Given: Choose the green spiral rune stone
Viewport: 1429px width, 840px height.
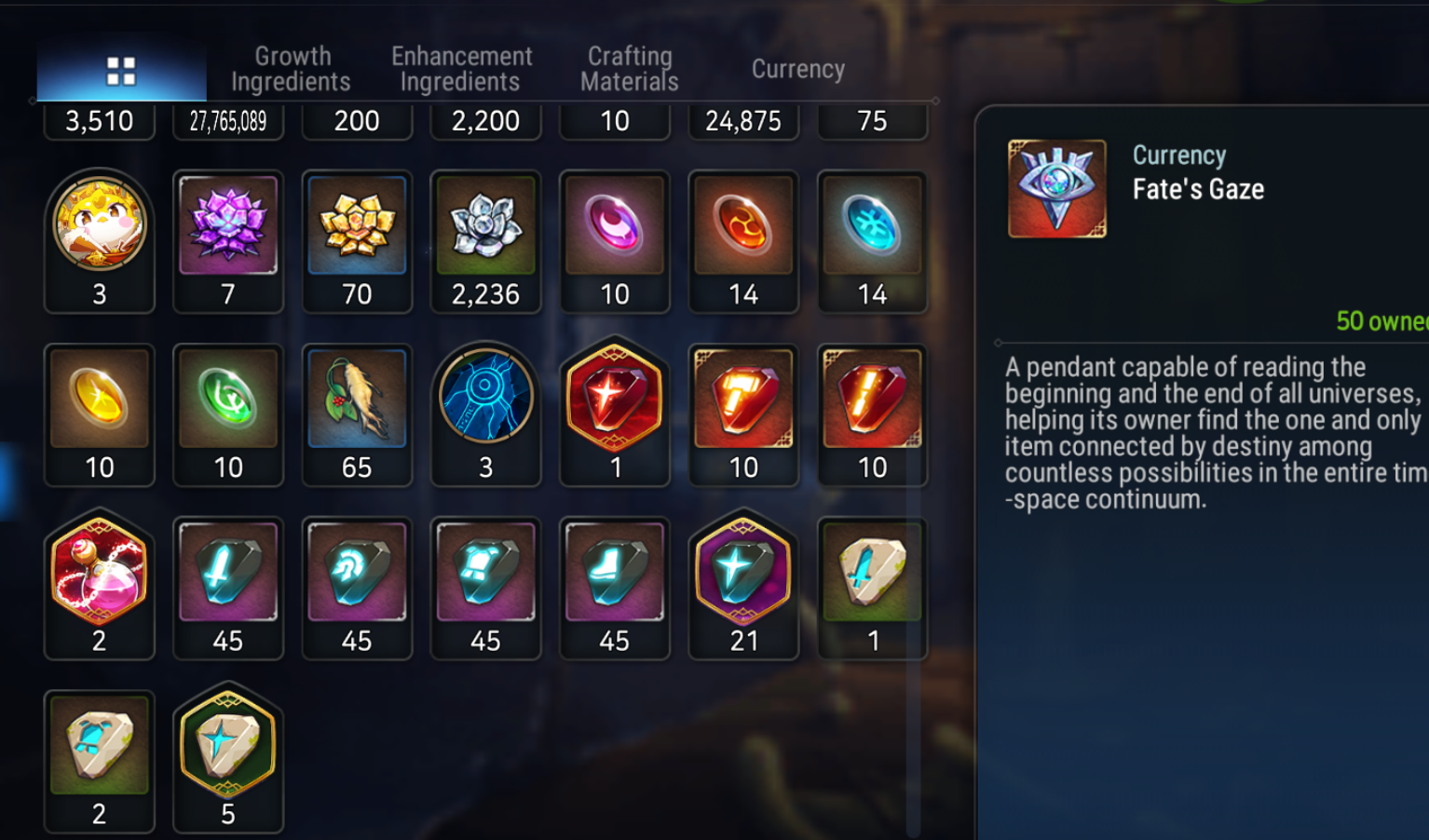Looking at the screenshot, I should 228,400.
